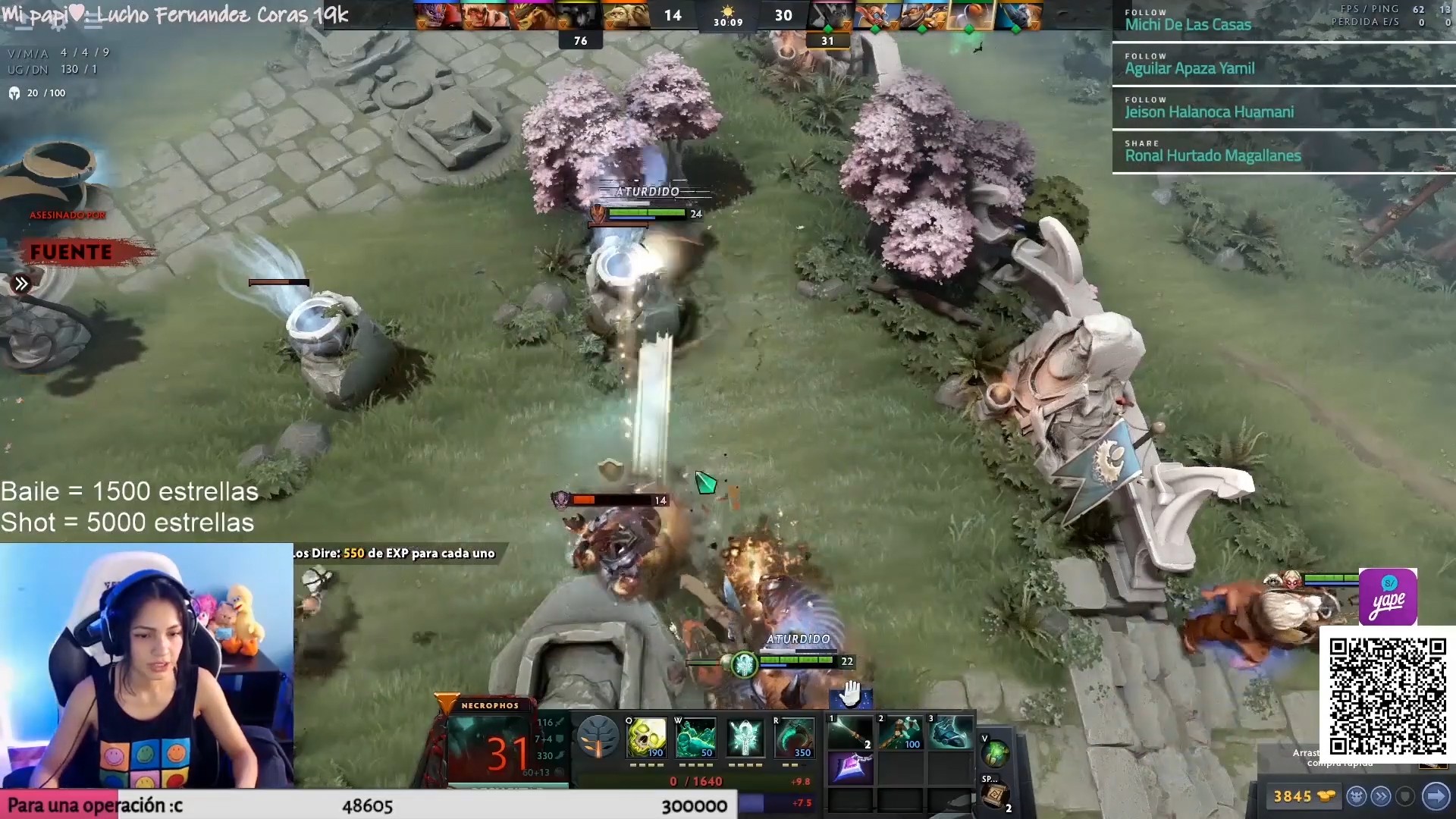Cast Necrophos Death Pulse ability
1456x819 pixels.
click(x=646, y=737)
